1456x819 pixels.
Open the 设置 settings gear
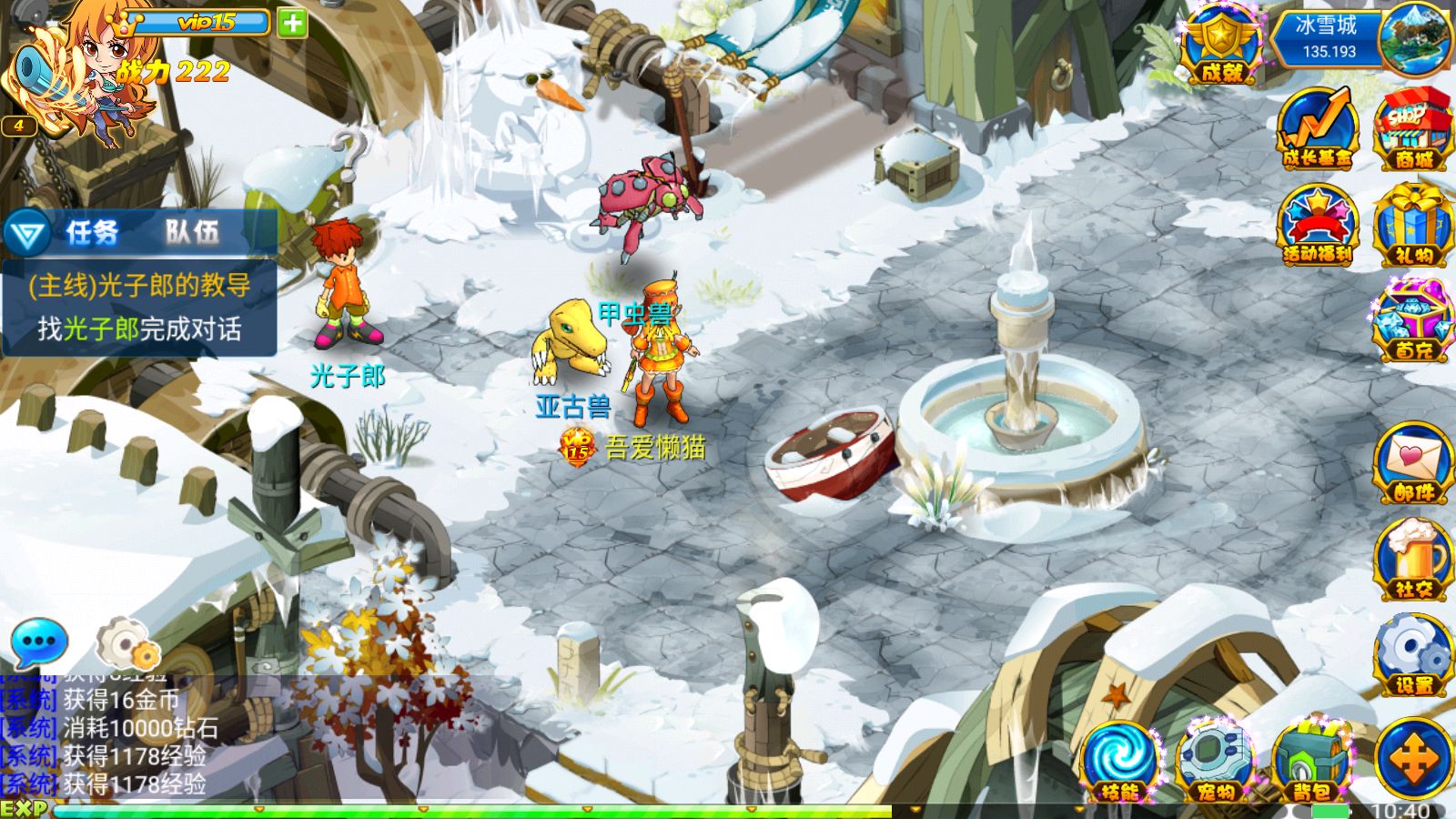[x=1412, y=655]
